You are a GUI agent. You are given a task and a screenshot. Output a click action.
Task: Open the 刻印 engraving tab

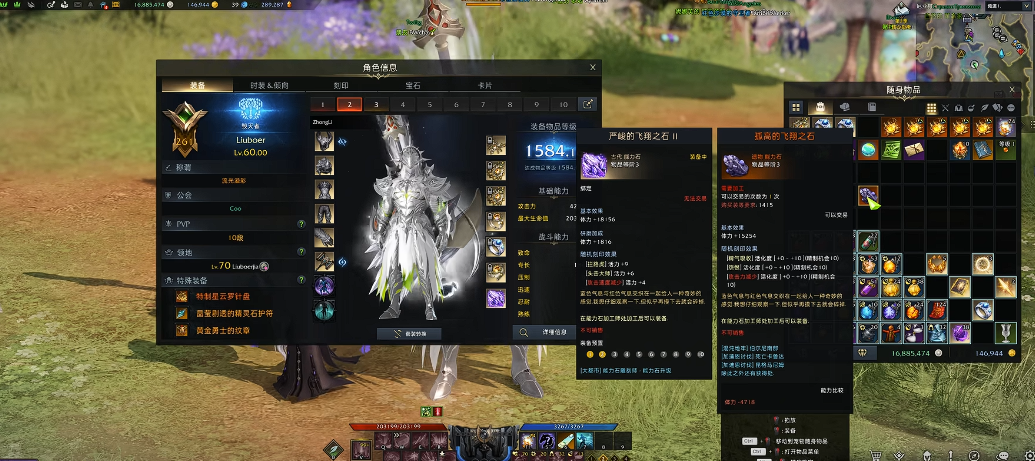tap(341, 86)
